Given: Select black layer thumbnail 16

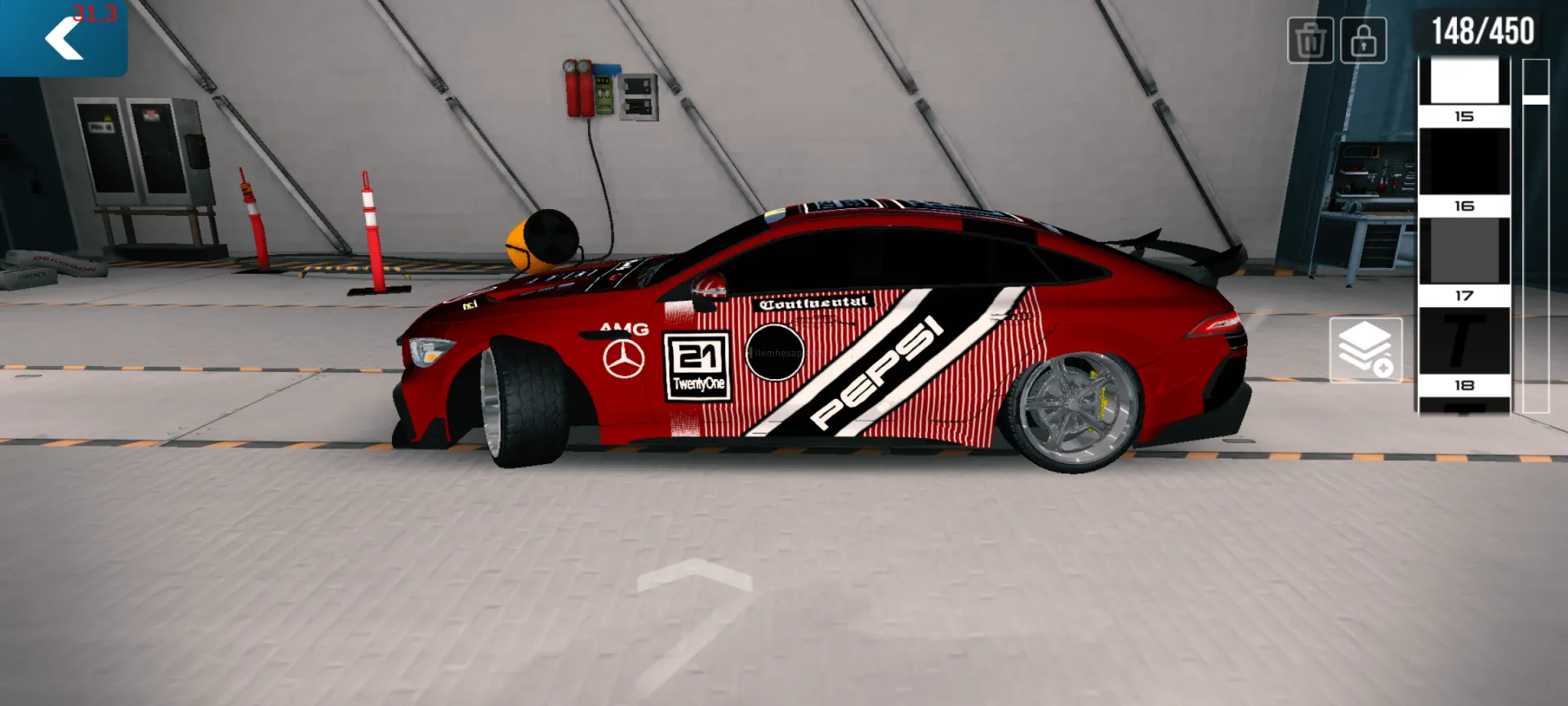Looking at the screenshot, I should 1463,162.
